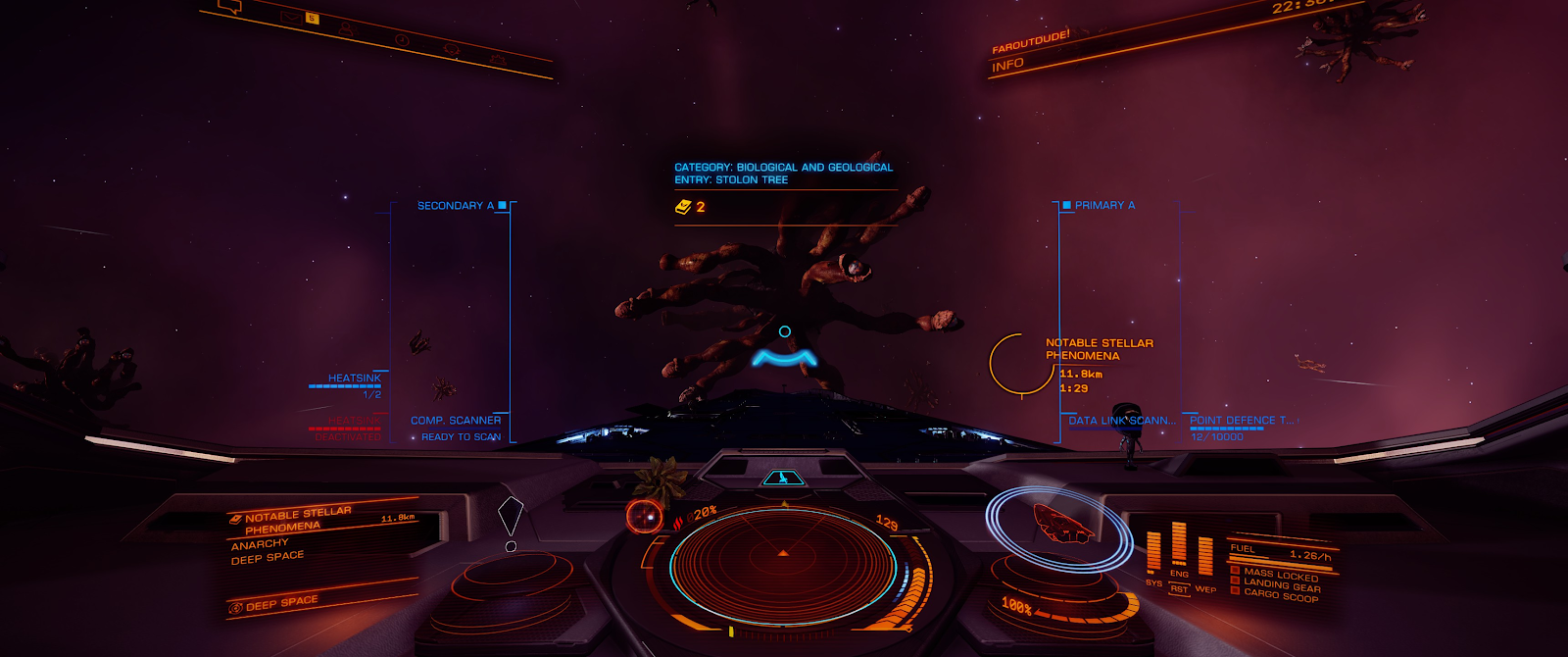Click the RST power reset button
The image size is (1568, 657).
point(1179,589)
